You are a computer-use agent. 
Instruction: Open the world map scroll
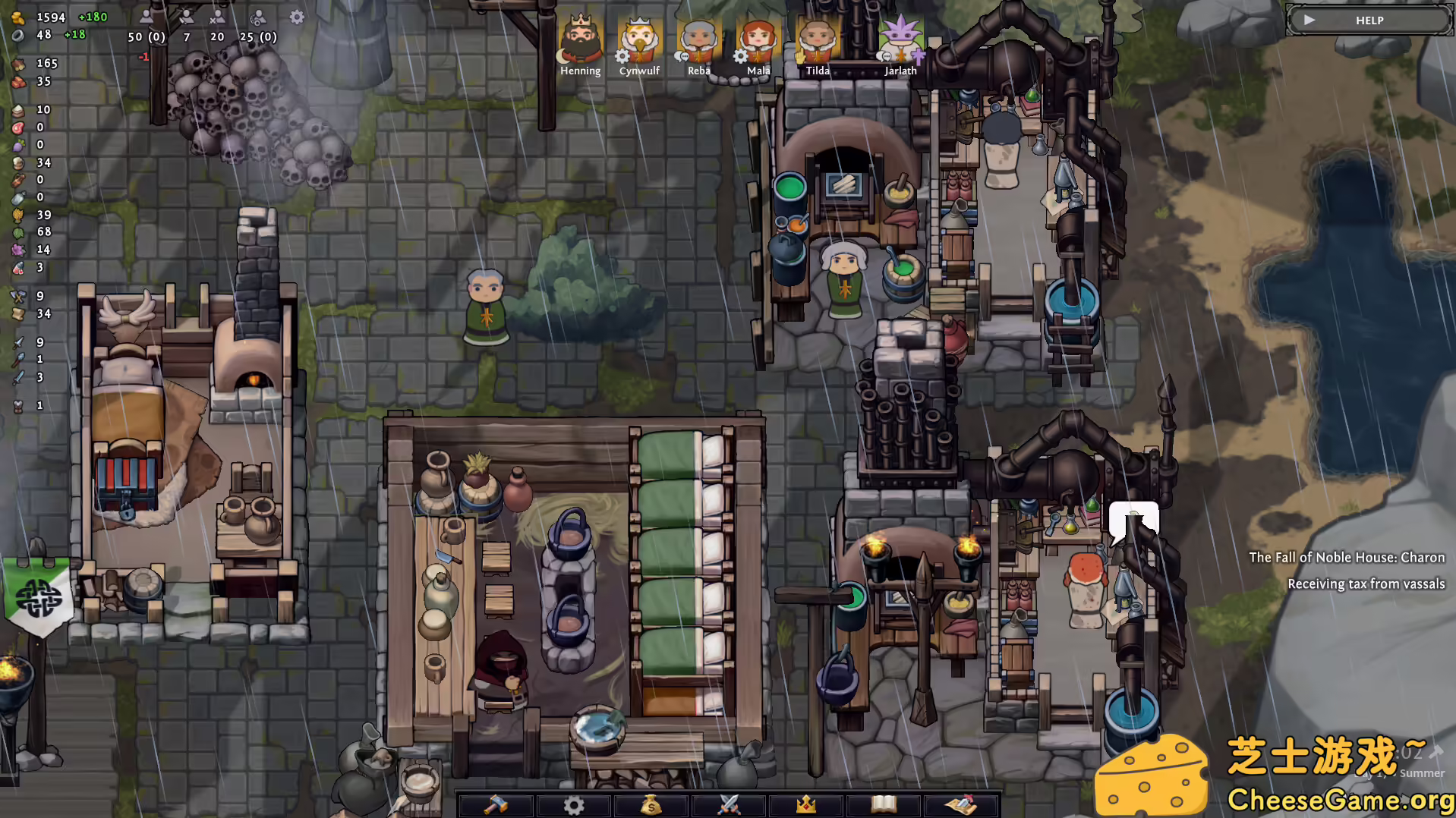coord(961,804)
